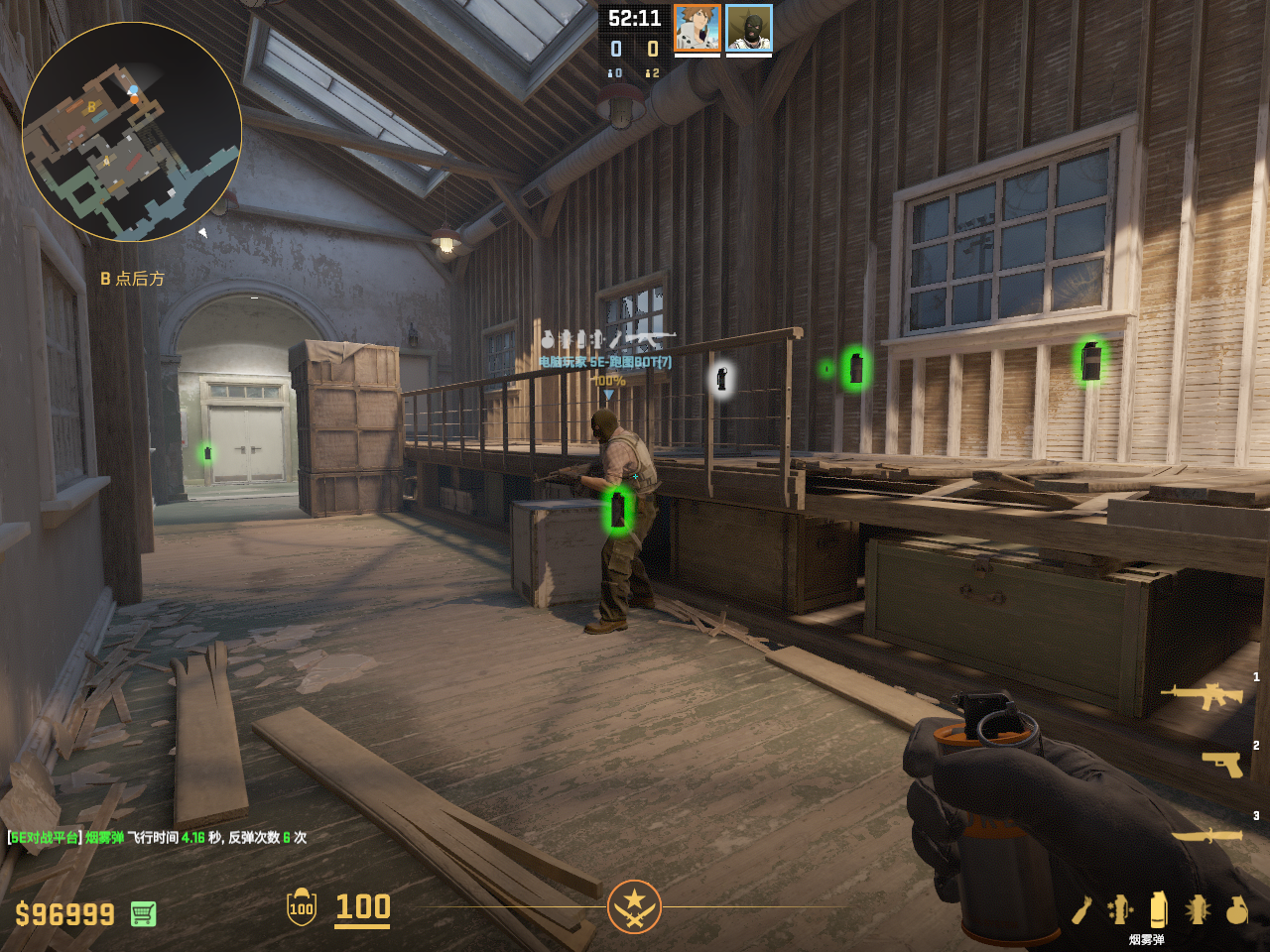The width and height of the screenshot is (1270, 952).
Task: Choose the decoy grenade icon
Action: click(1120, 909)
